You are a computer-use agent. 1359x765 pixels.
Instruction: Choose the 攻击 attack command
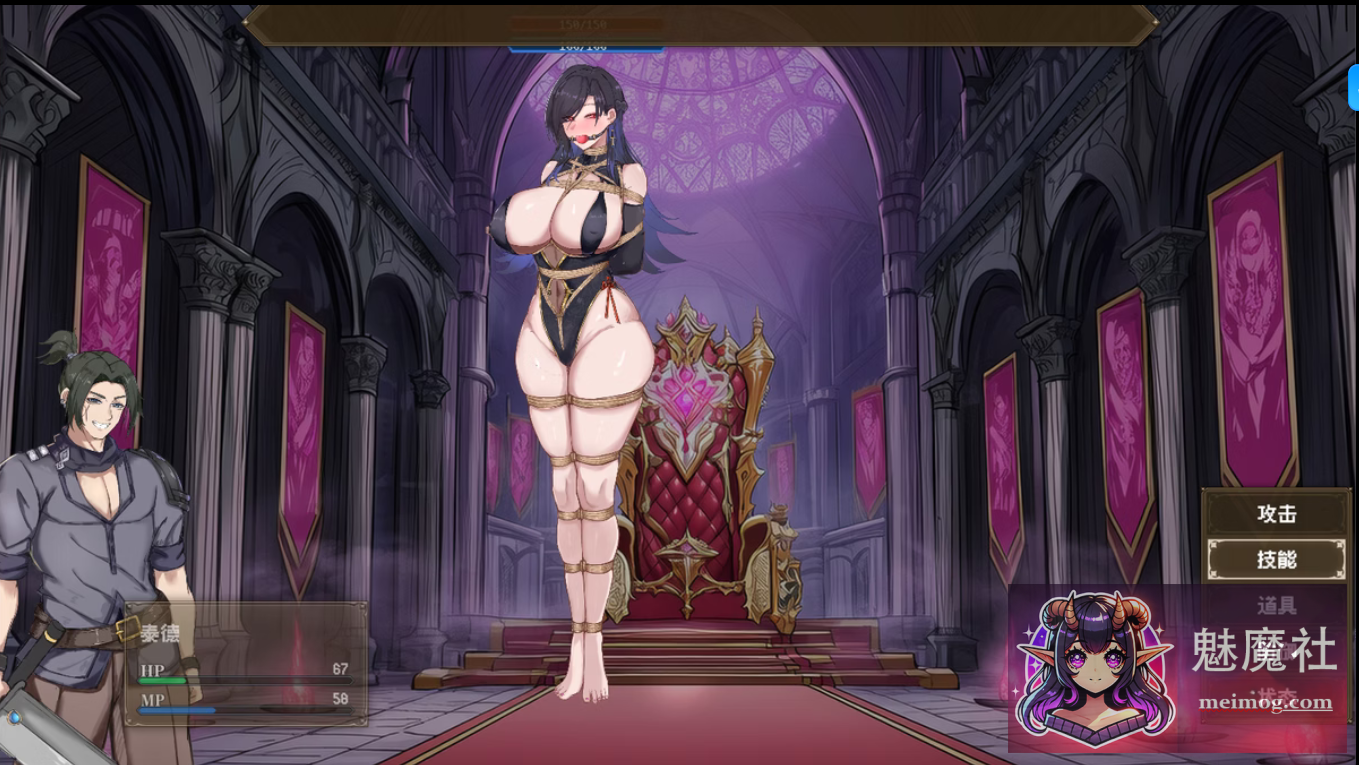pos(1275,513)
